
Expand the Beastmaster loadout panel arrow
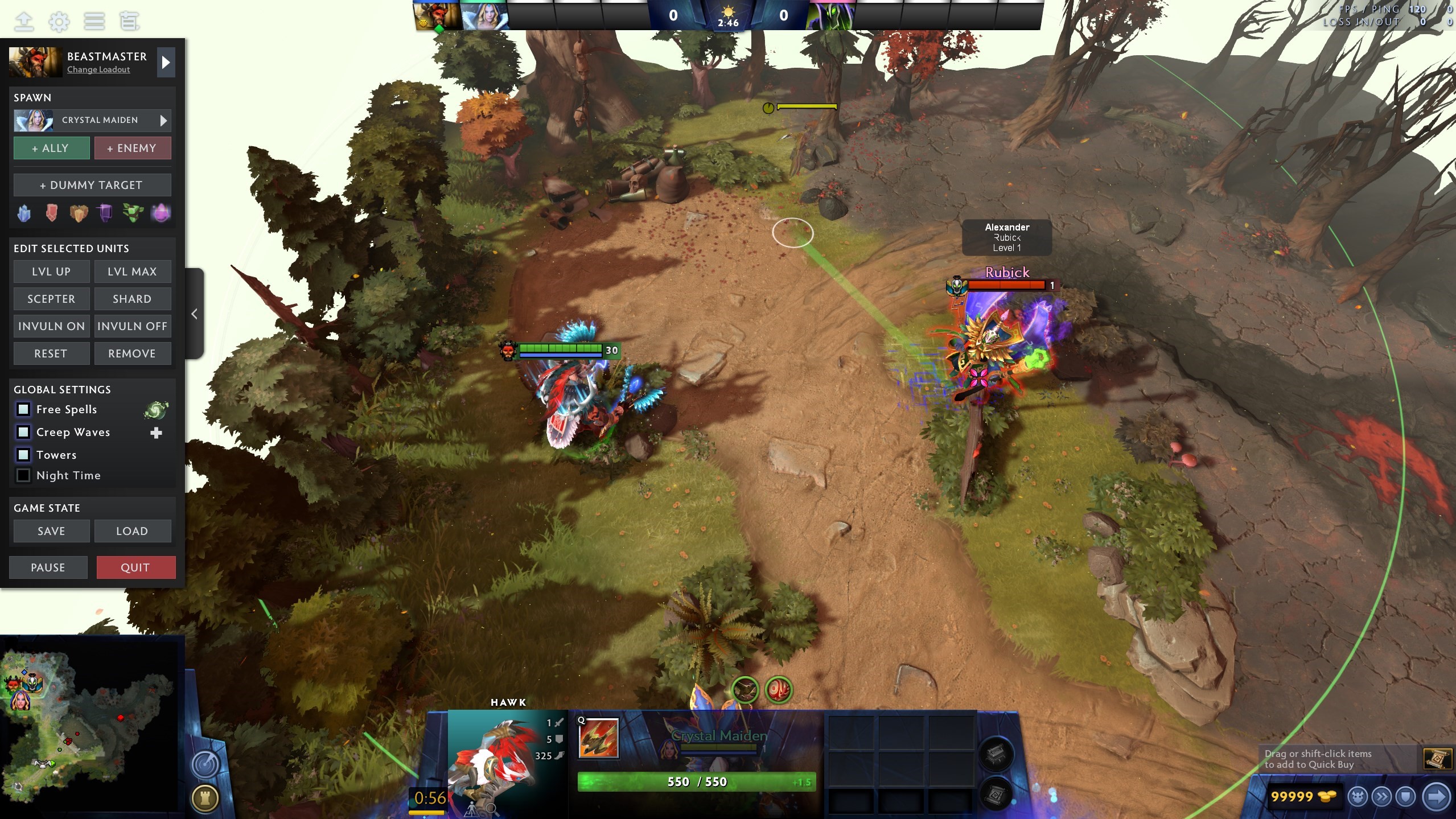click(x=166, y=62)
